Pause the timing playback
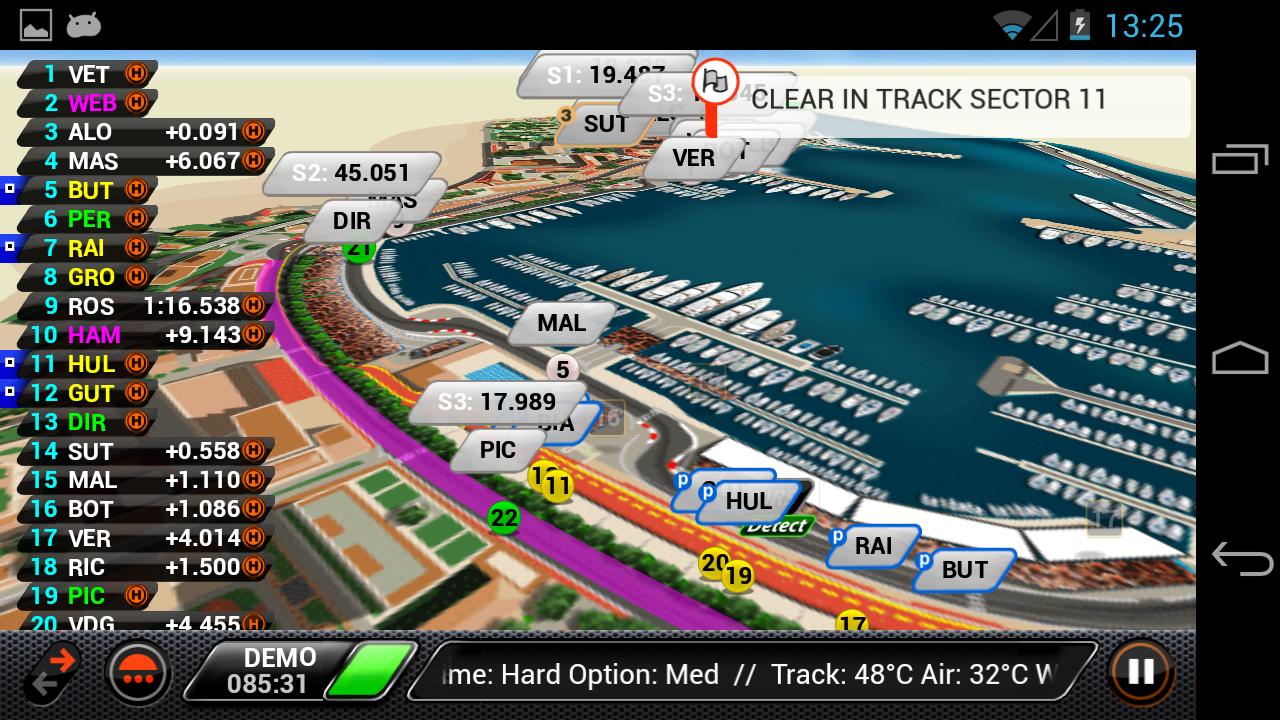Image resolution: width=1280 pixels, height=720 pixels. tap(1139, 674)
